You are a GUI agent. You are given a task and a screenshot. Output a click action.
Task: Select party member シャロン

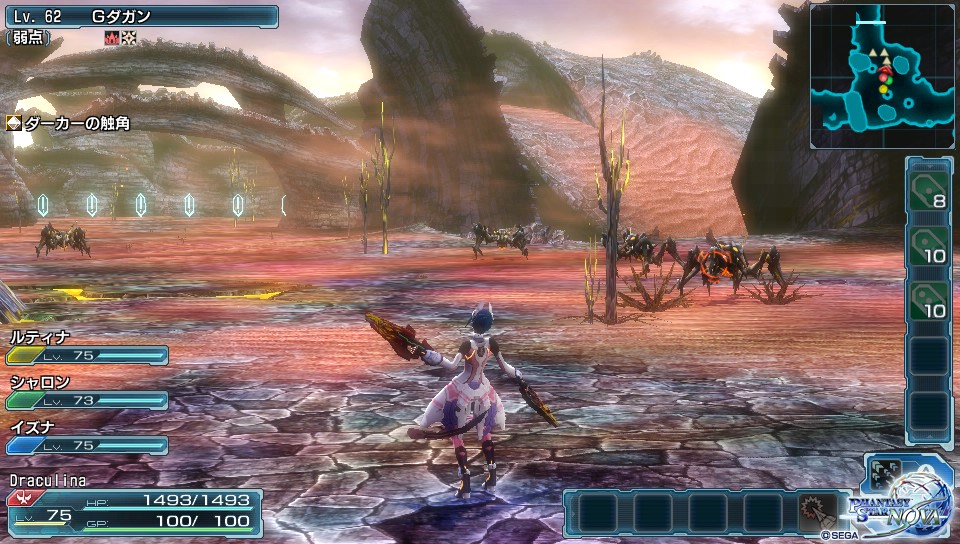86,391
